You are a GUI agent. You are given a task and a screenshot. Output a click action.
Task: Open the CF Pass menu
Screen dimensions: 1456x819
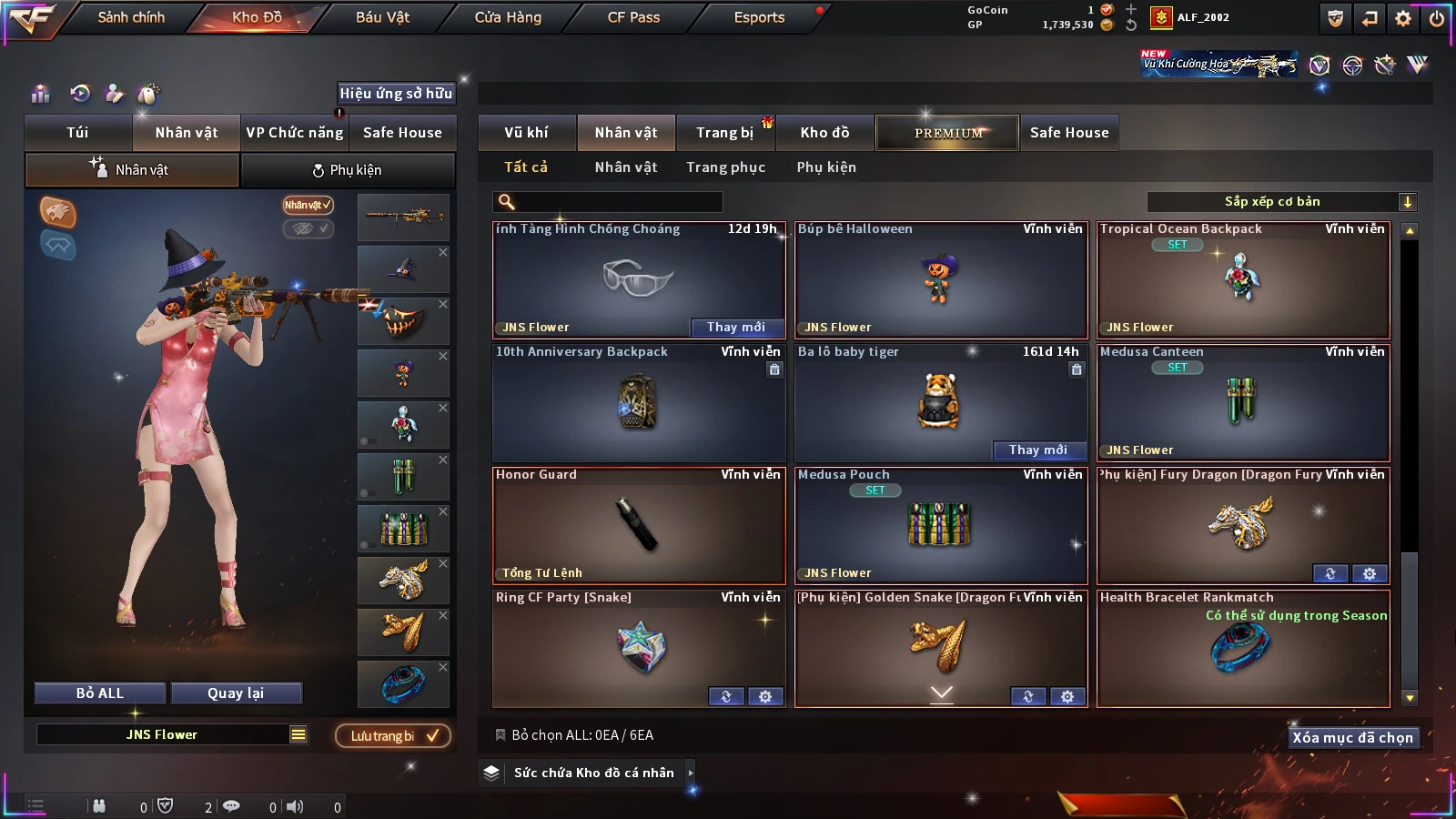[633, 17]
